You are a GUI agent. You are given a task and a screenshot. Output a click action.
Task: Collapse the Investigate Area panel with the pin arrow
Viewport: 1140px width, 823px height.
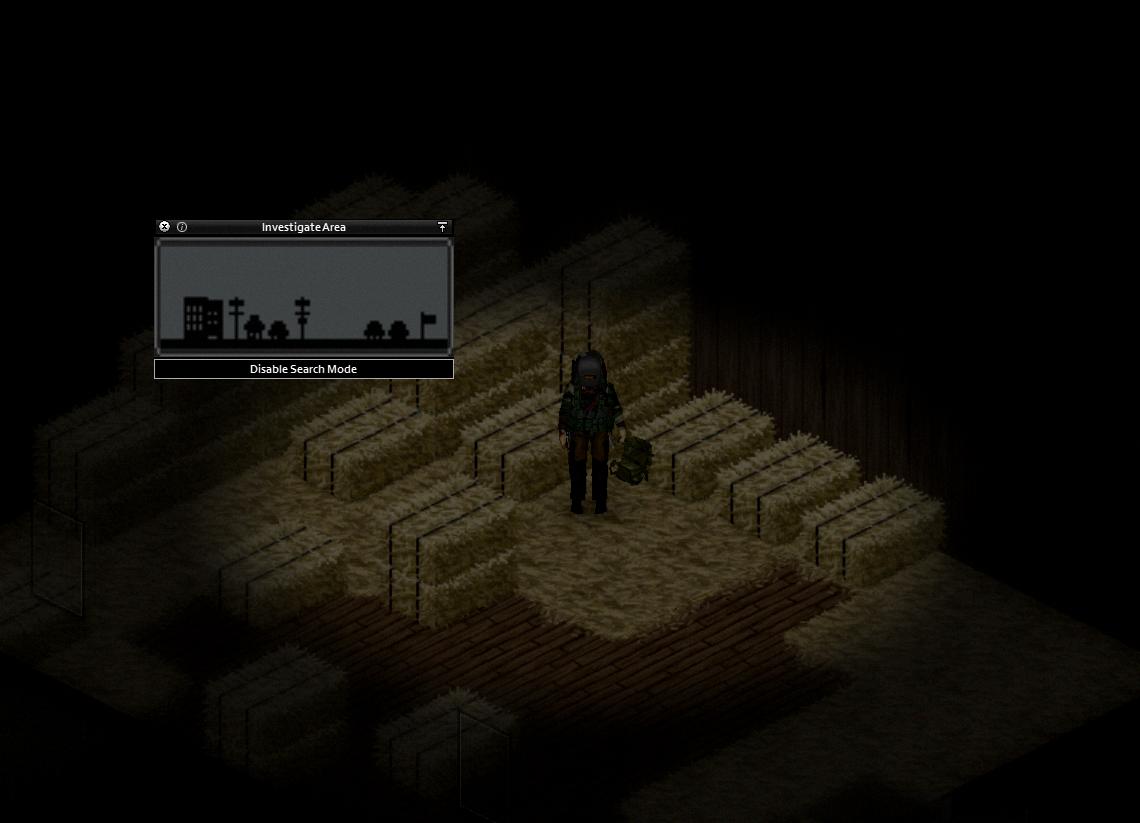coord(443,227)
